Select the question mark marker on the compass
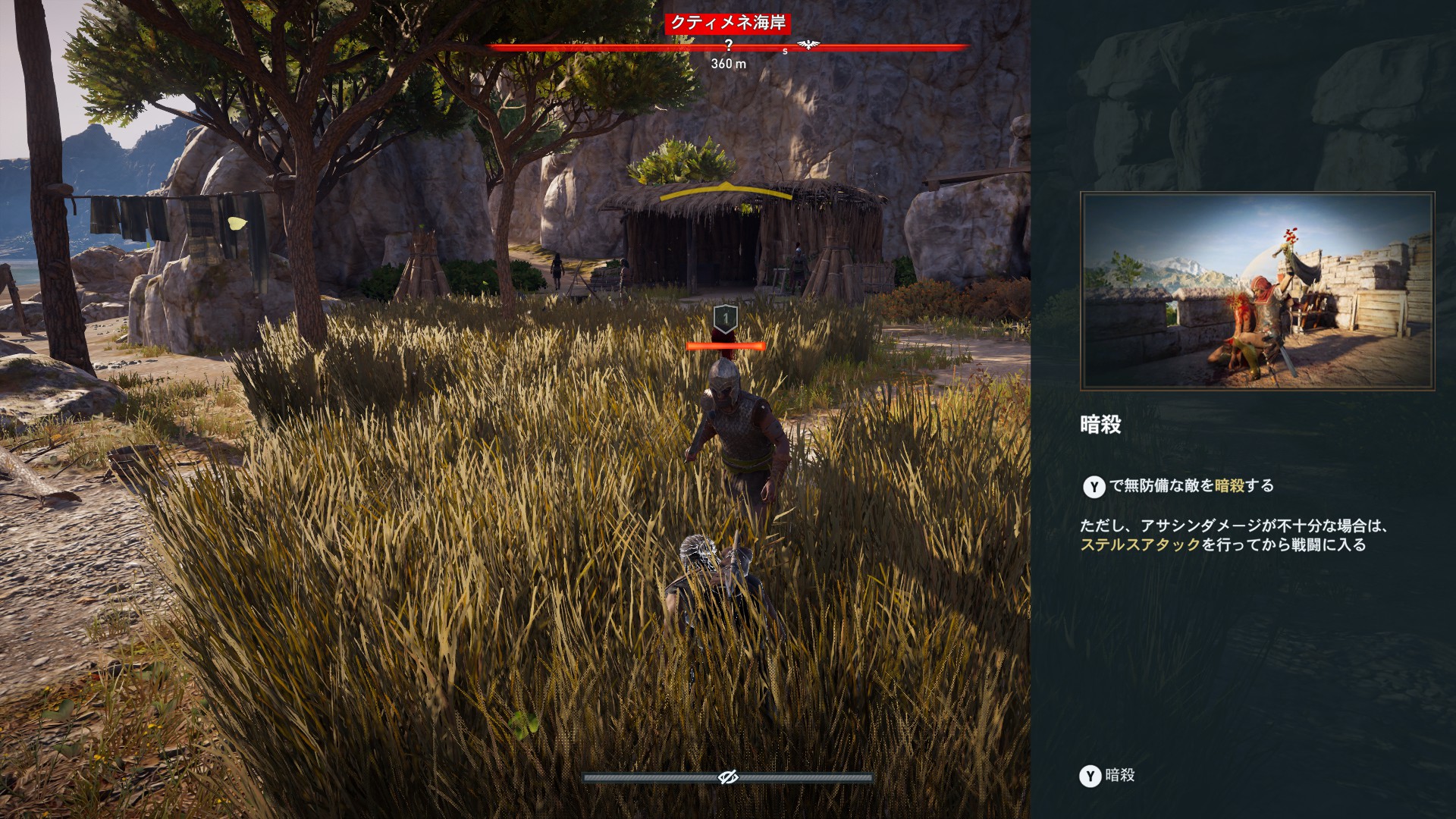Screen dimensions: 1456x819 click(x=729, y=45)
